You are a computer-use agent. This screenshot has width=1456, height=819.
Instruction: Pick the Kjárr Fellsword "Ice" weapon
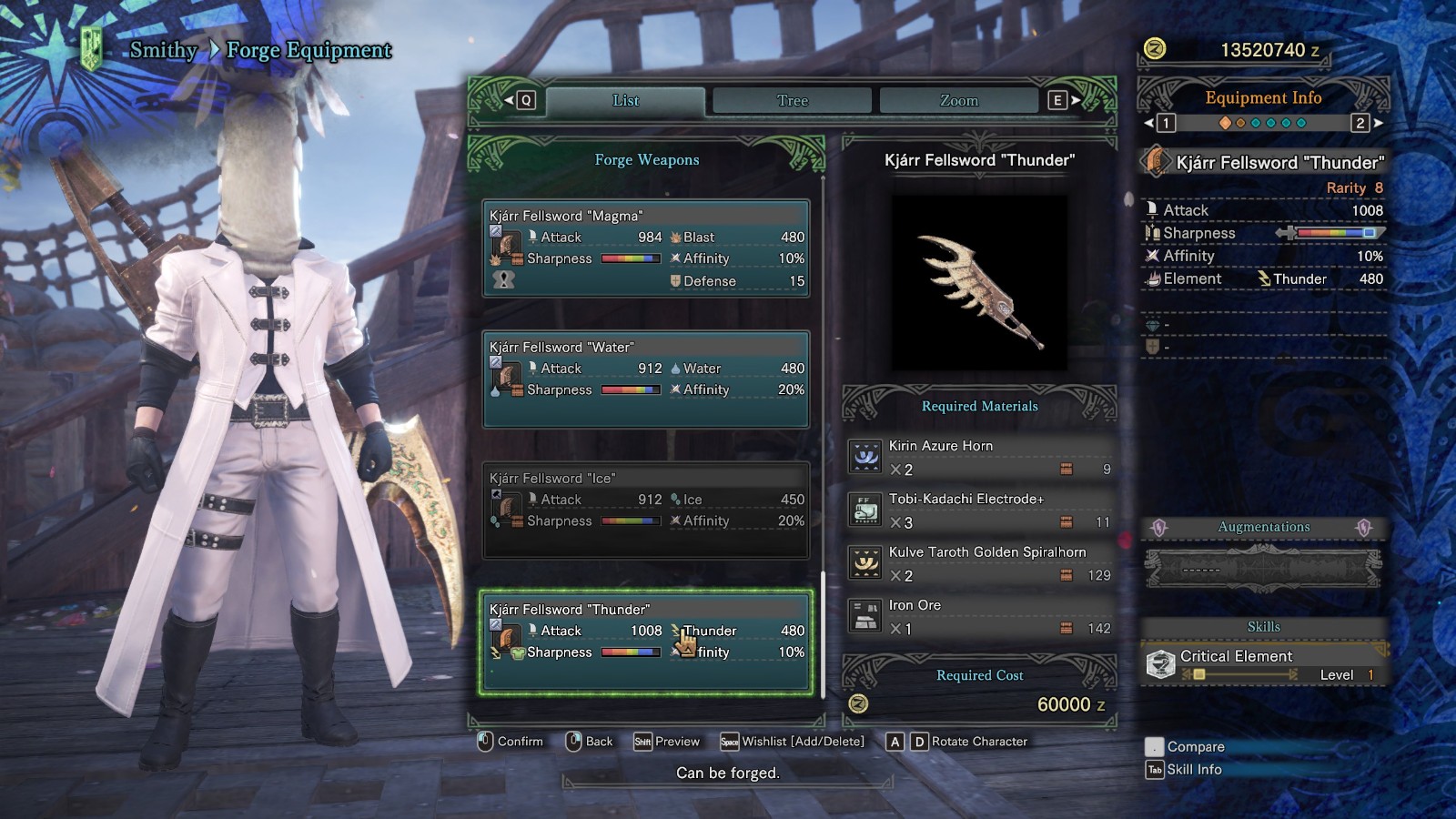(646, 510)
